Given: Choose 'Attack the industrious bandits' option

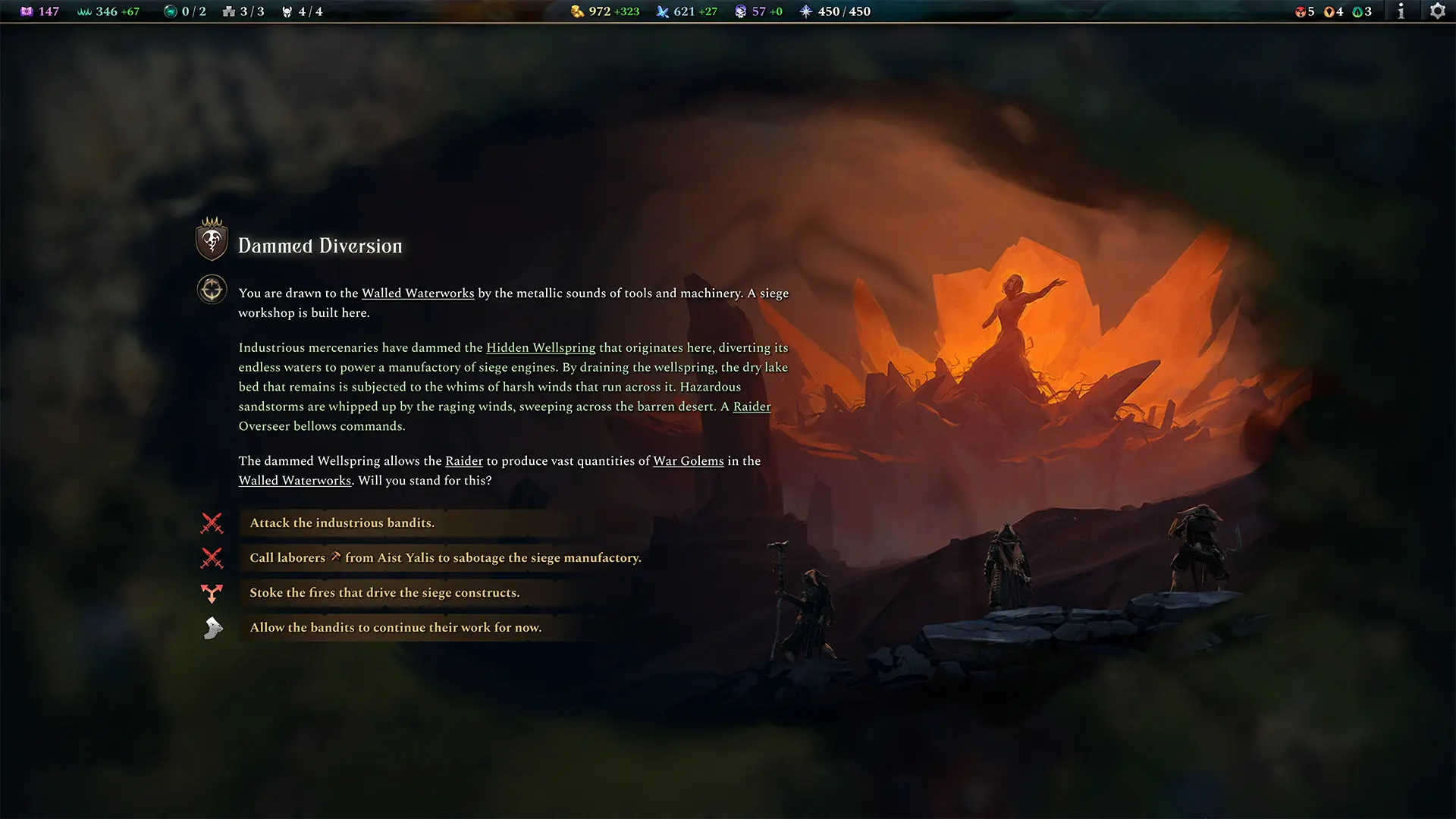Looking at the screenshot, I should 342,523.
